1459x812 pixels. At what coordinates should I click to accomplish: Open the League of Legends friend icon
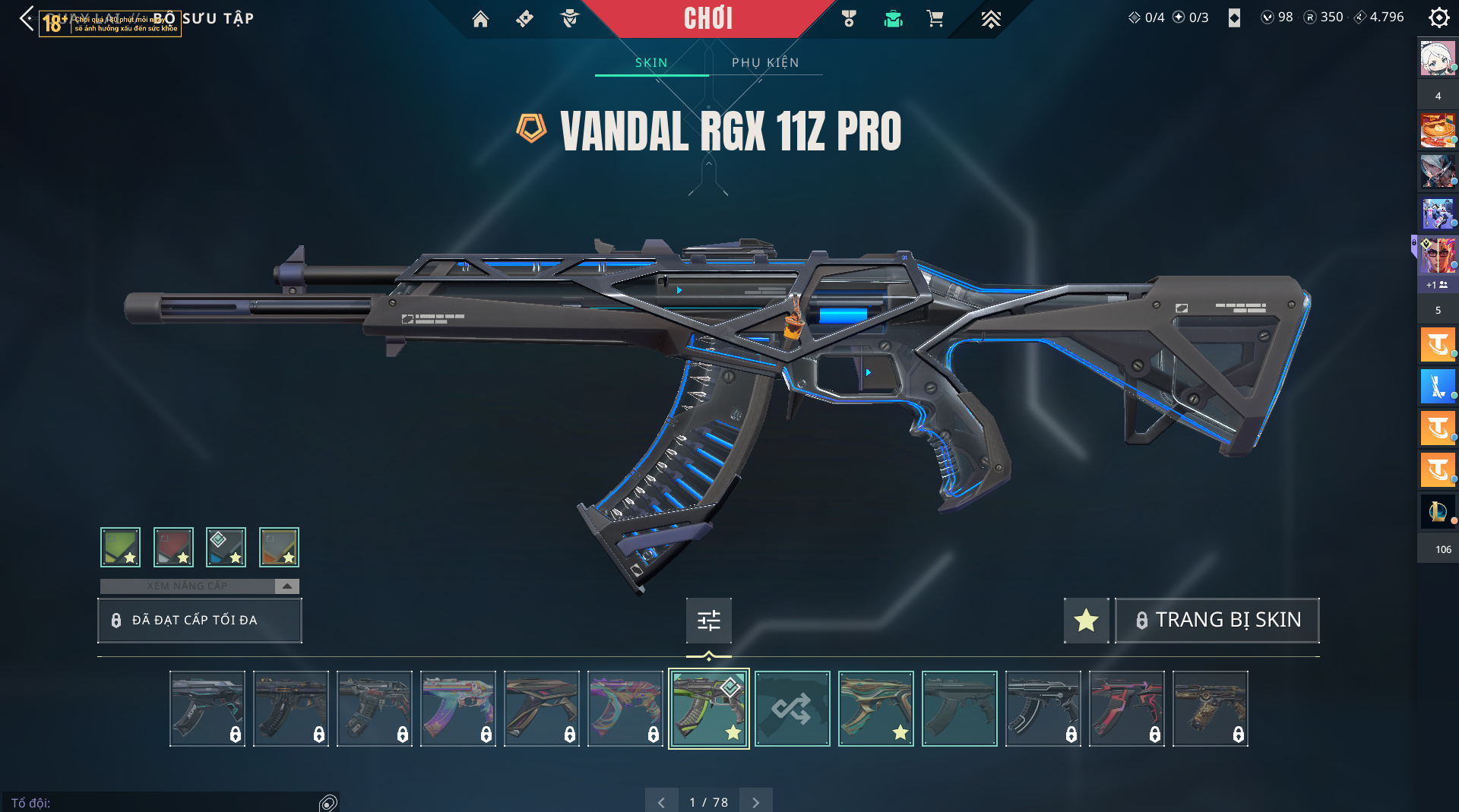point(1437,511)
